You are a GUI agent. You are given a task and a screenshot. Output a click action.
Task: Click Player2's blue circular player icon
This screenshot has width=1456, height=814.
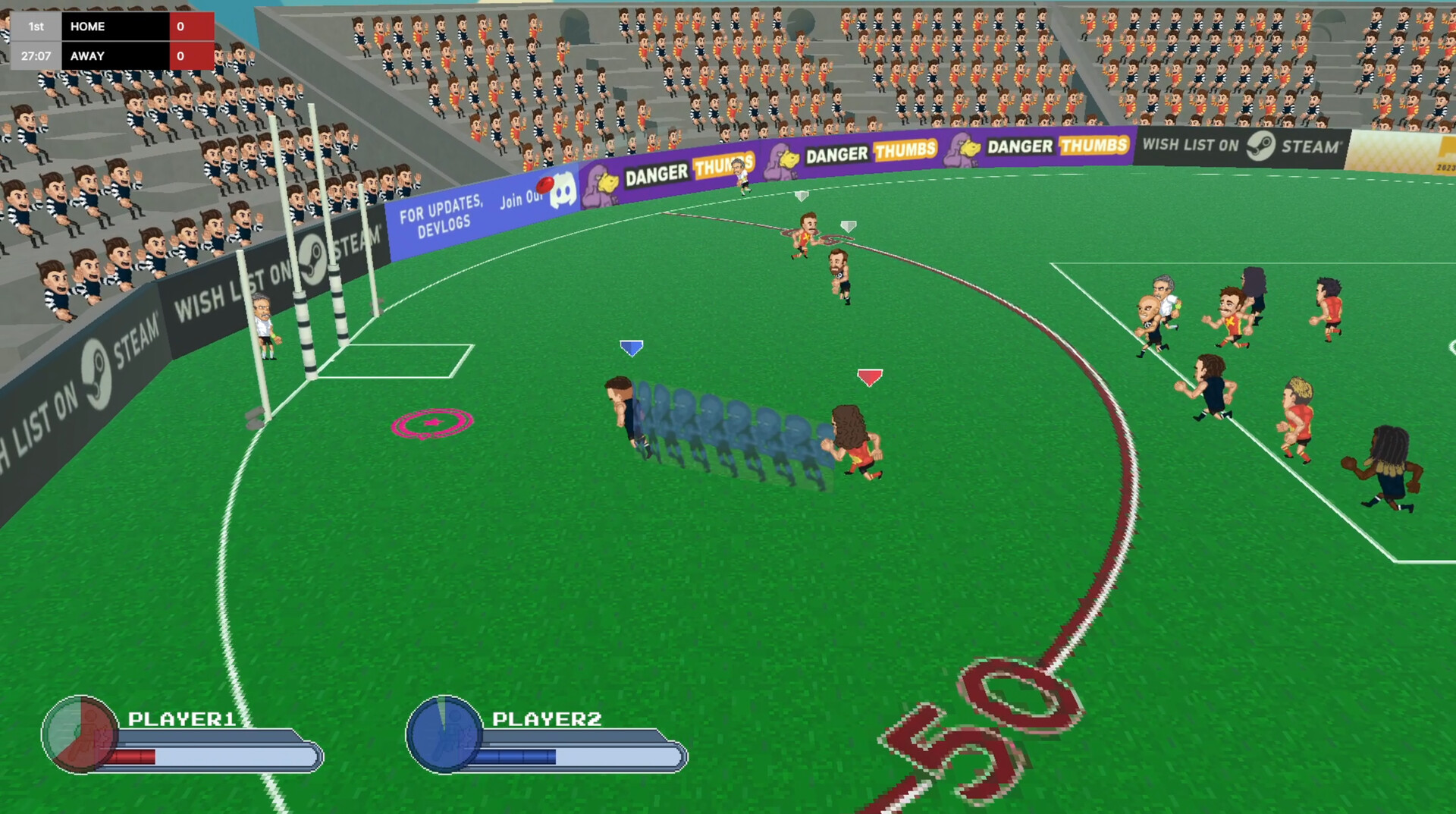pyautogui.click(x=443, y=734)
